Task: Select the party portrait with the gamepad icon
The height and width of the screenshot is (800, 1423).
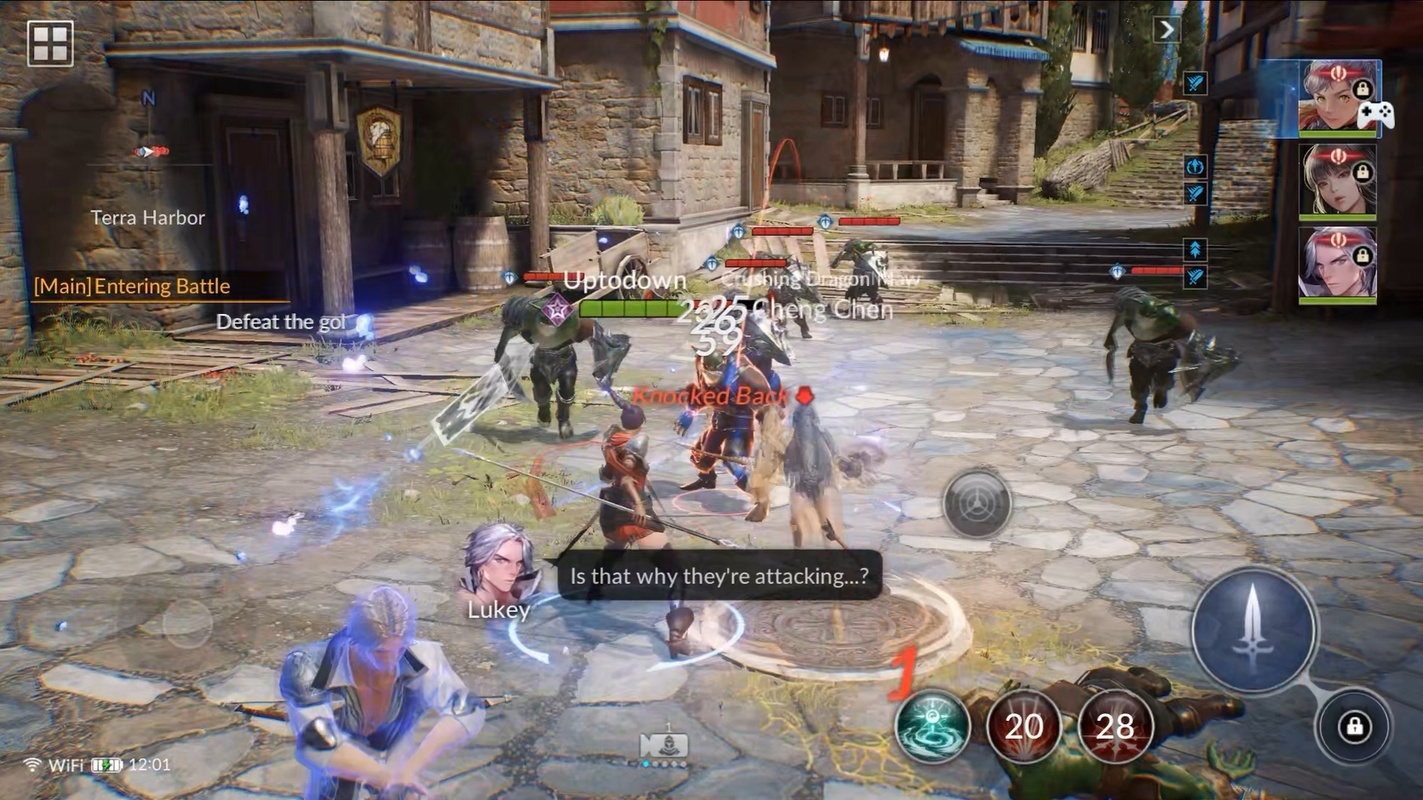Action: (x=1337, y=97)
